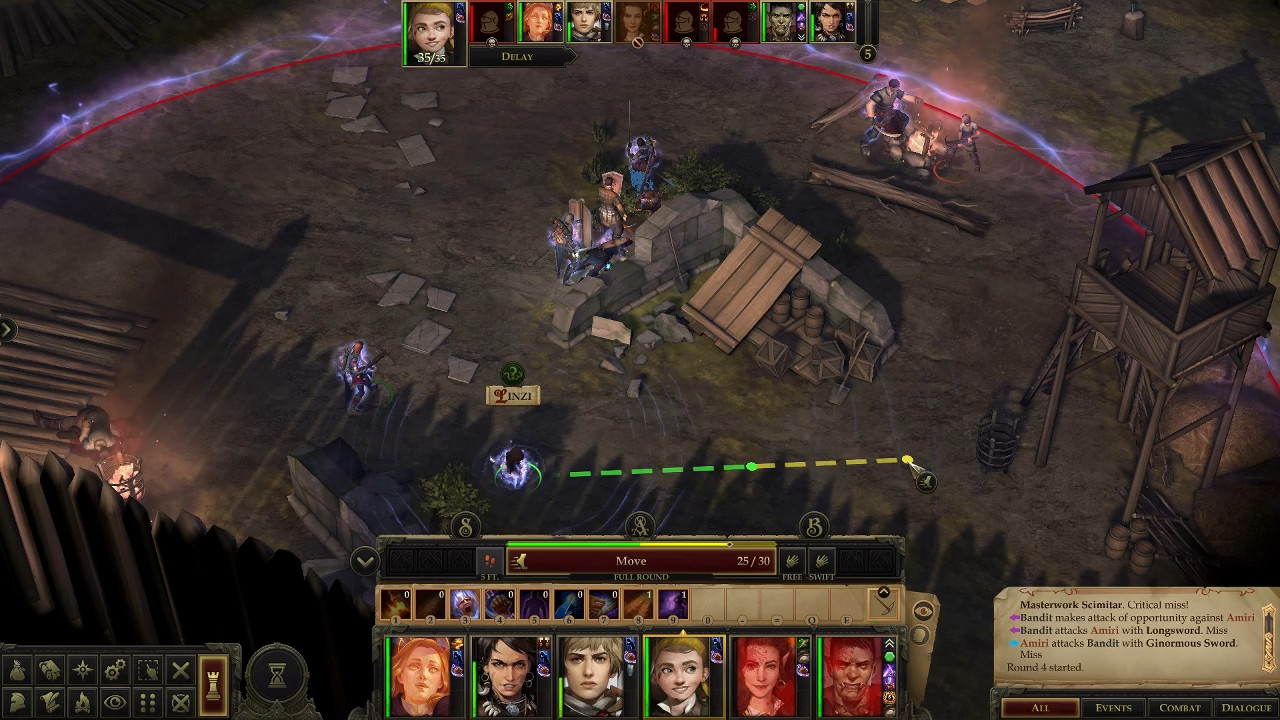1280x720 pixels.
Task: Open character sheet helmet icon
Action: point(17,702)
